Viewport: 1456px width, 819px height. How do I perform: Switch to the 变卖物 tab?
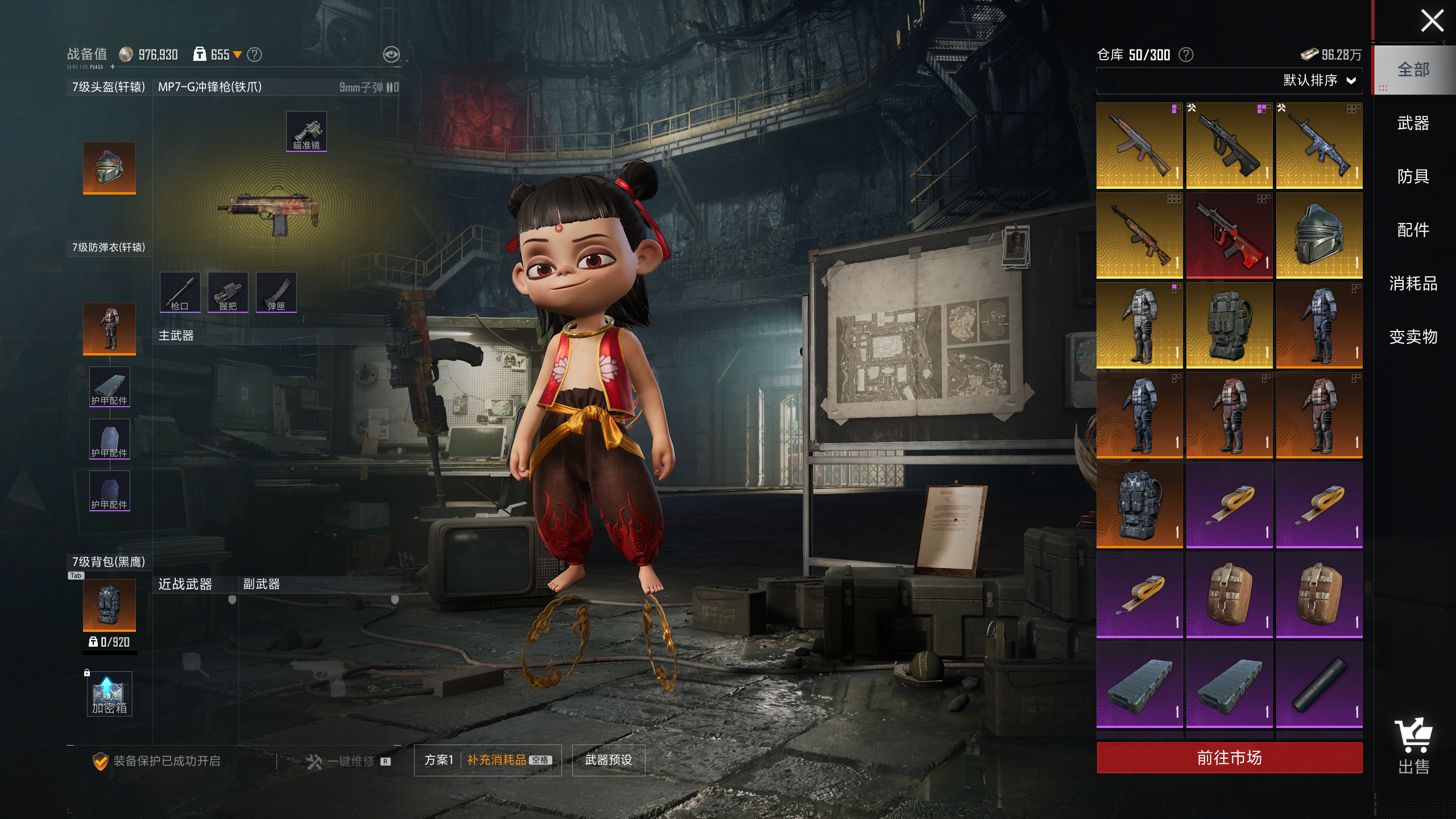1413,337
